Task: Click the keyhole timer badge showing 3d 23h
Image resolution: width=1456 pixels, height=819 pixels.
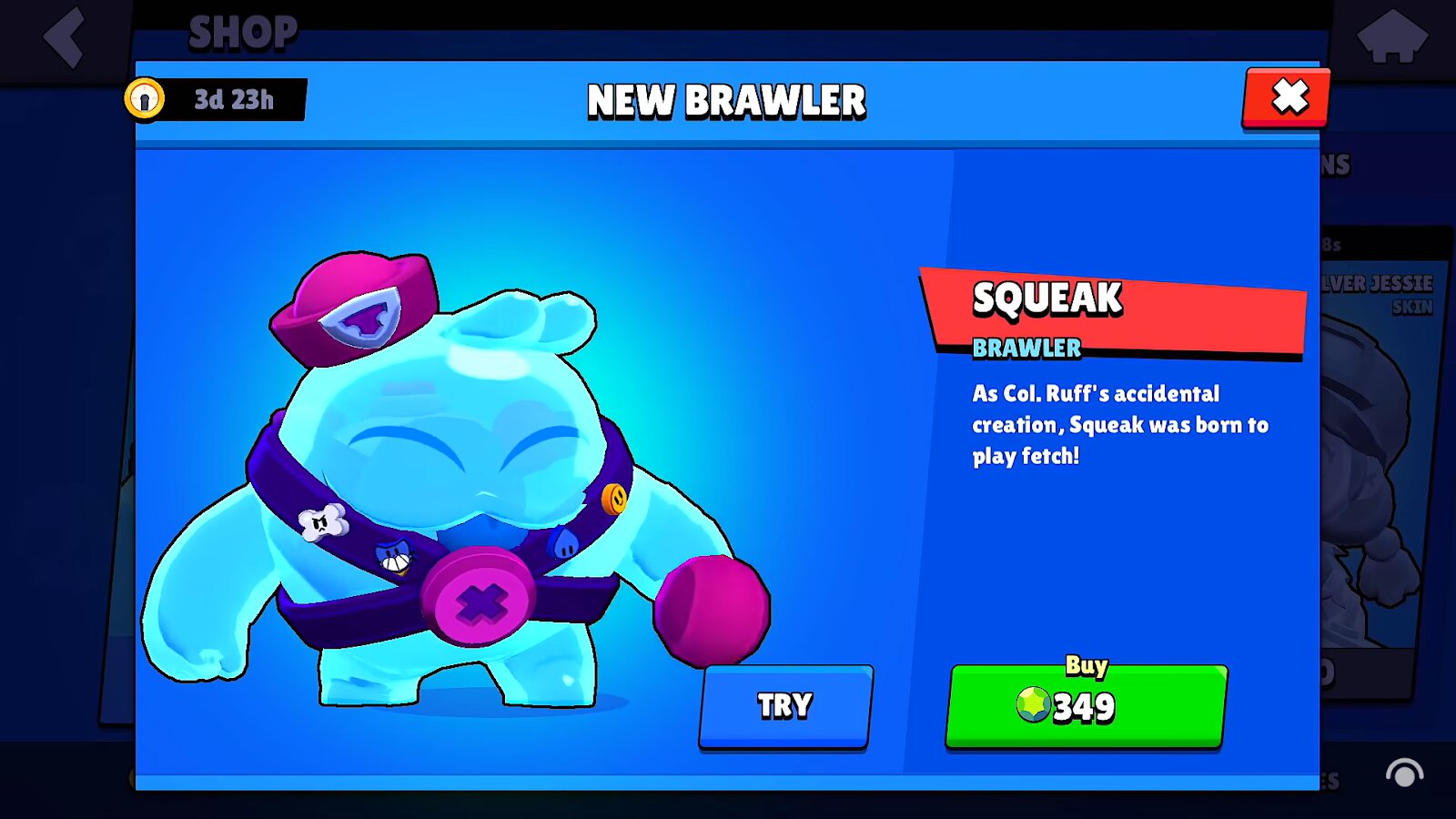Action: click(x=217, y=99)
